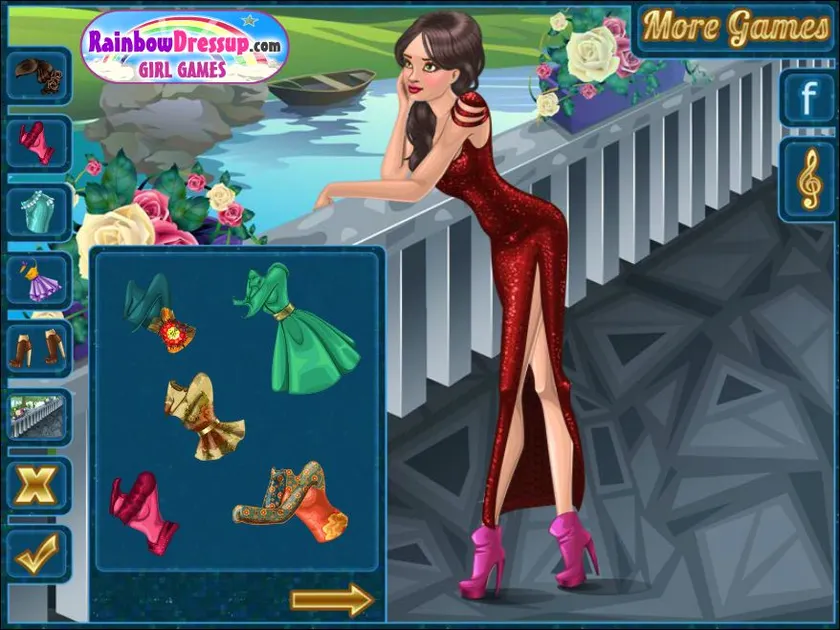Choose the brown boots category

tap(39, 348)
